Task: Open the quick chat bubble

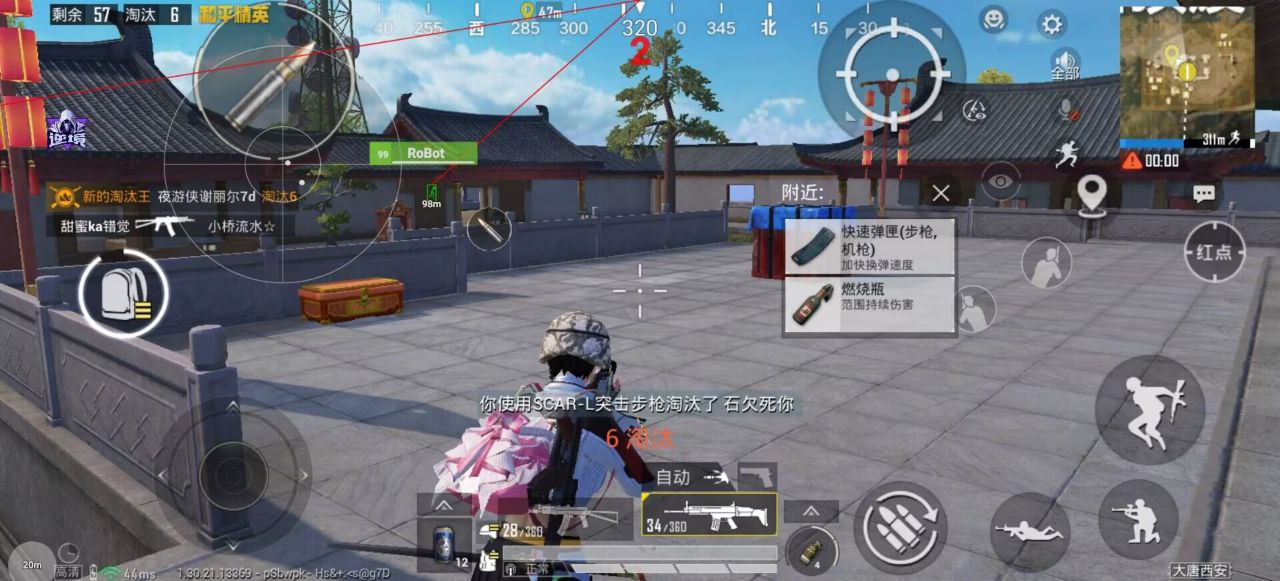Action: [x=1203, y=193]
